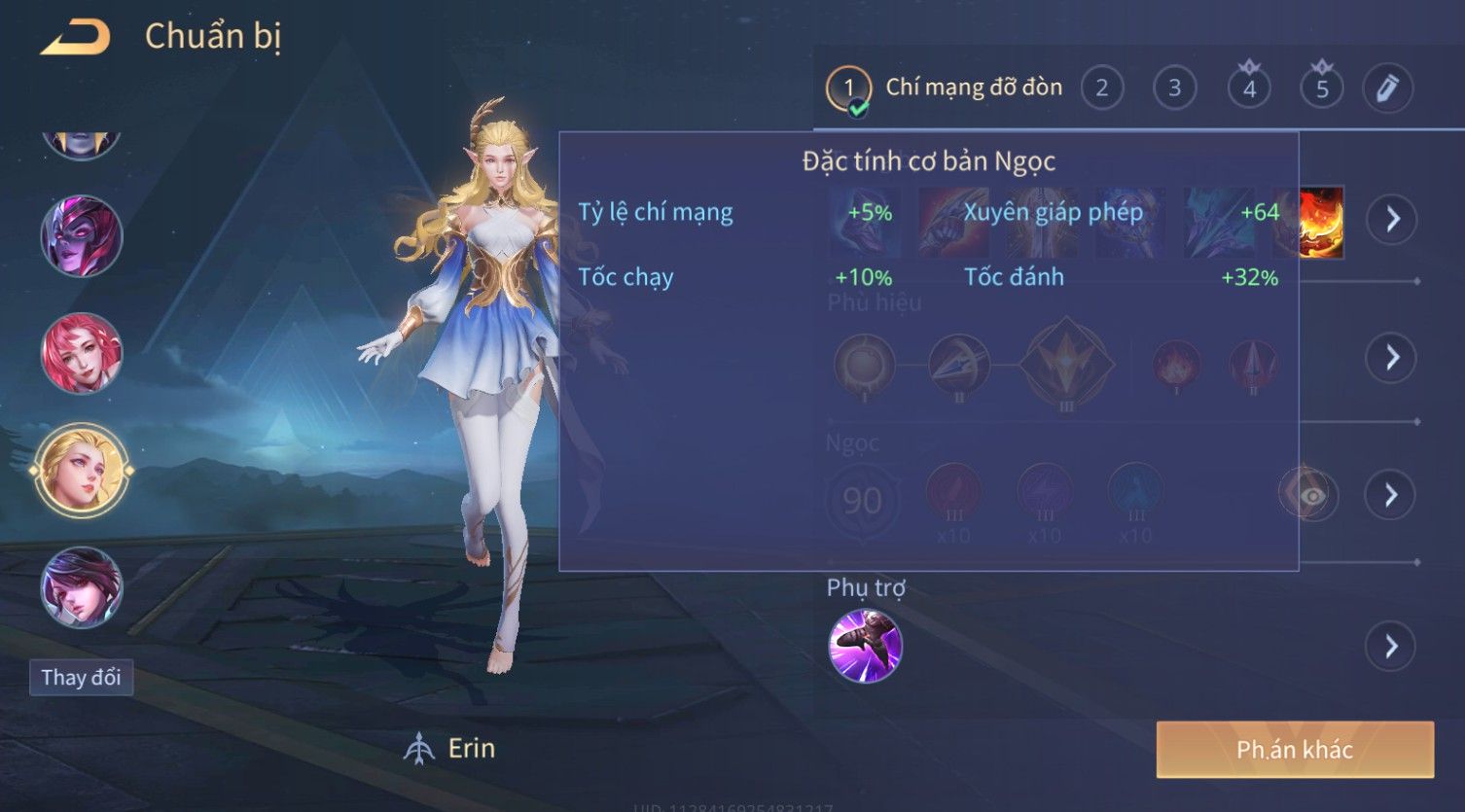Select the pink-haired hero portrait

[82, 353]
